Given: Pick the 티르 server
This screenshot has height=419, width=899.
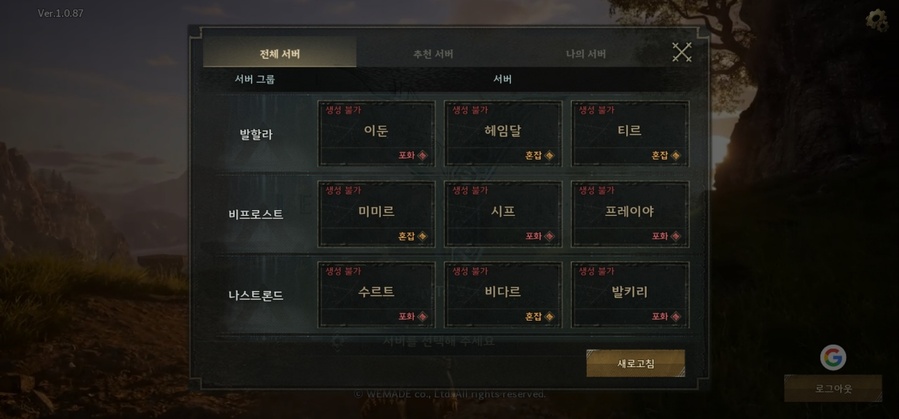Looking at the screenshot, I should [630, 133].
